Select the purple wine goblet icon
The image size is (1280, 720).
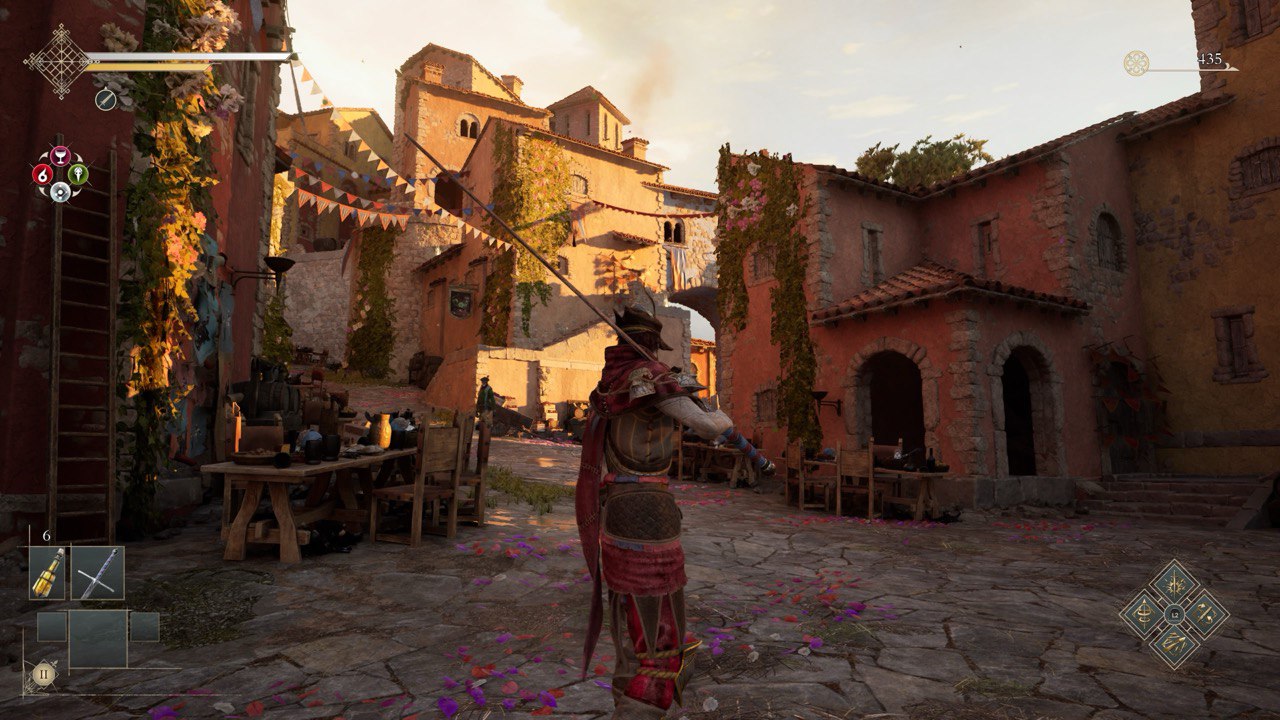[x=60, y=155]
